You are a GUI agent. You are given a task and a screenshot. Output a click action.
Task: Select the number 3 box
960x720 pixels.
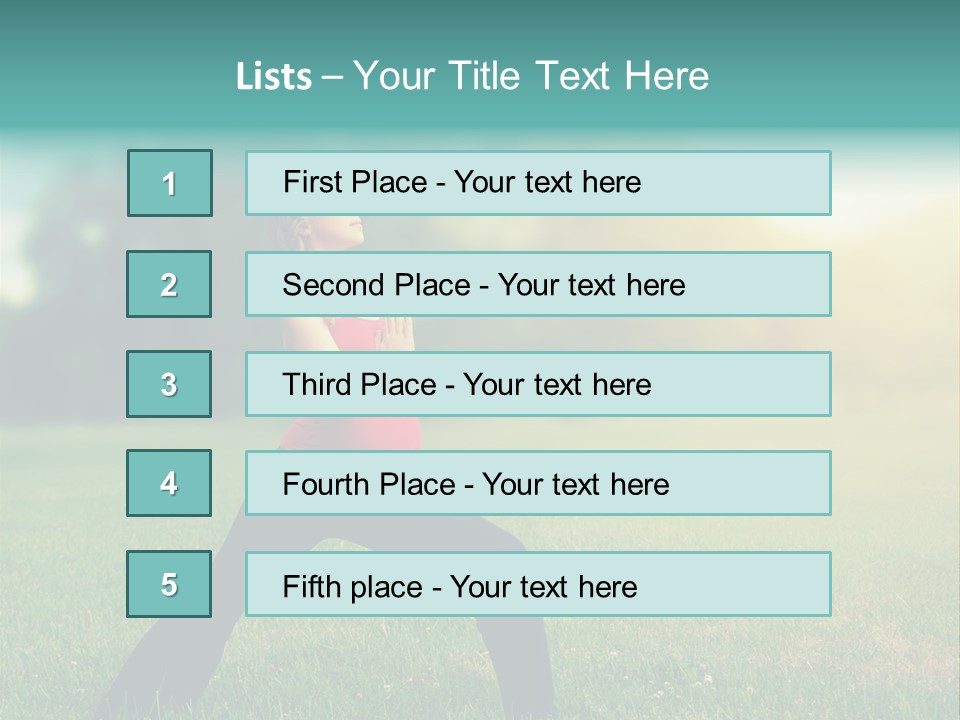[169, 384]
